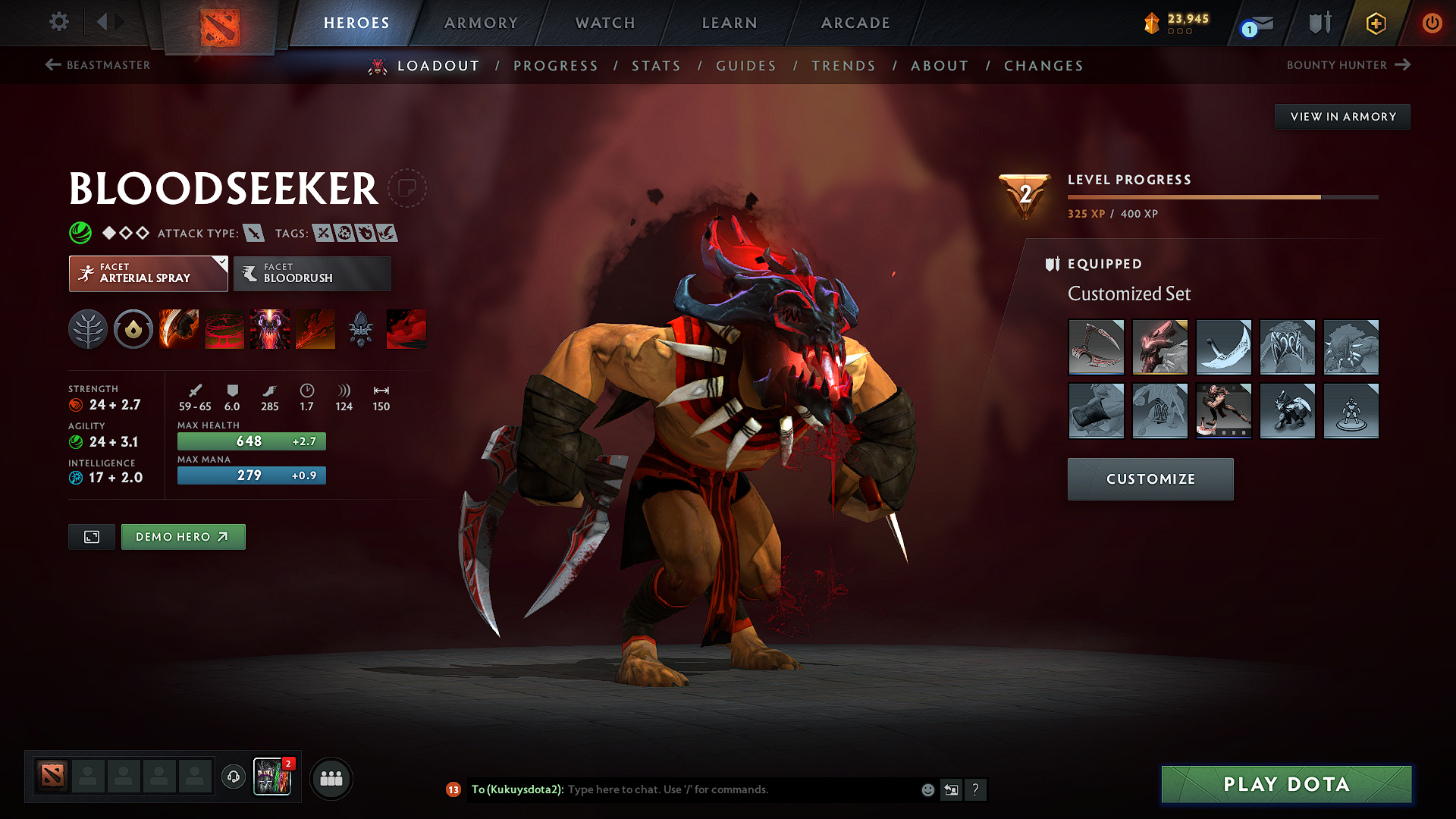Switch to the Bloodrush facet
The height and width of the screenshot is (819, 1456).
click(x=312, y=273)
